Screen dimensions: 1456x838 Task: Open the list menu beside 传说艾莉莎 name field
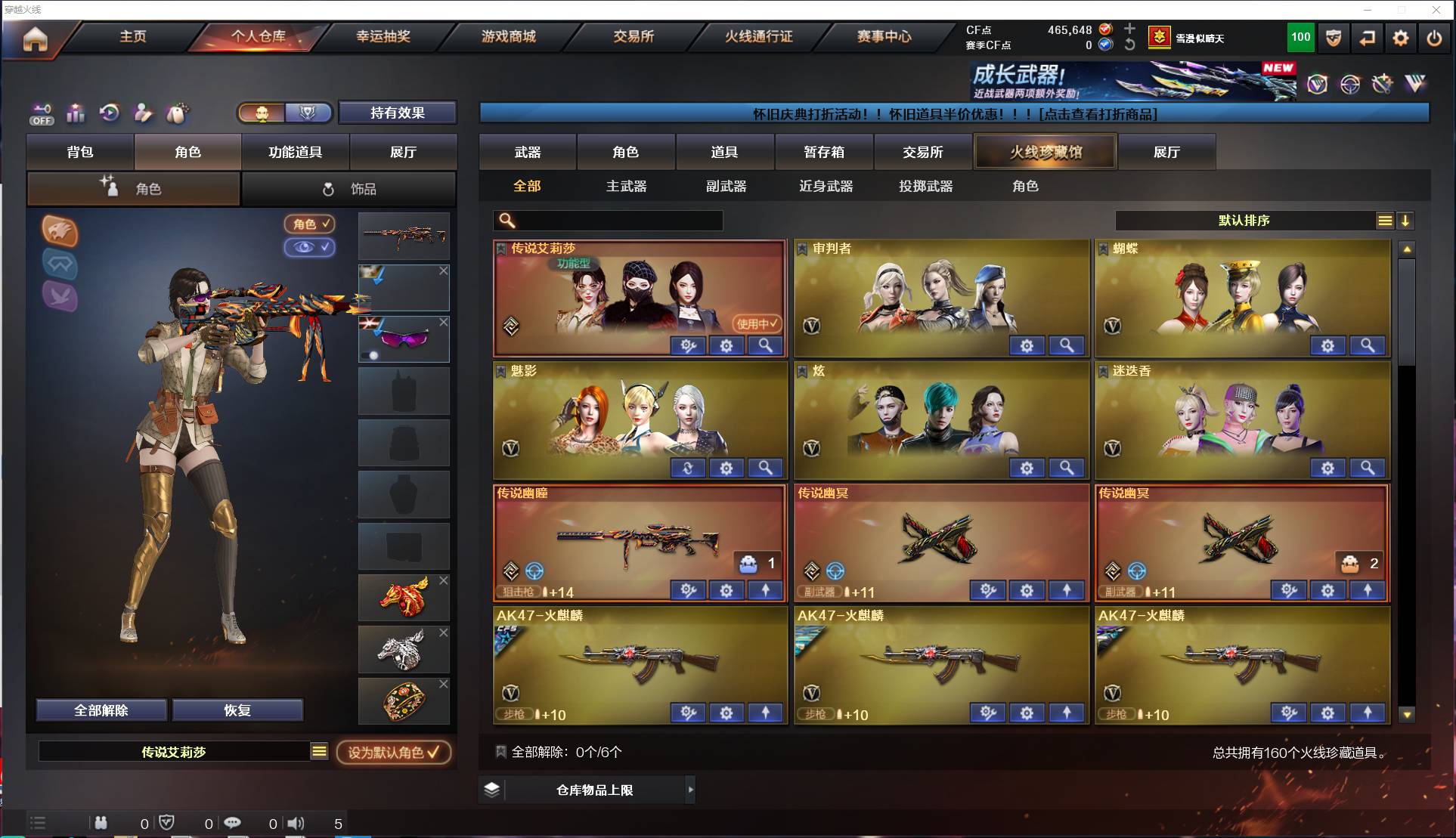pos(319,752)
